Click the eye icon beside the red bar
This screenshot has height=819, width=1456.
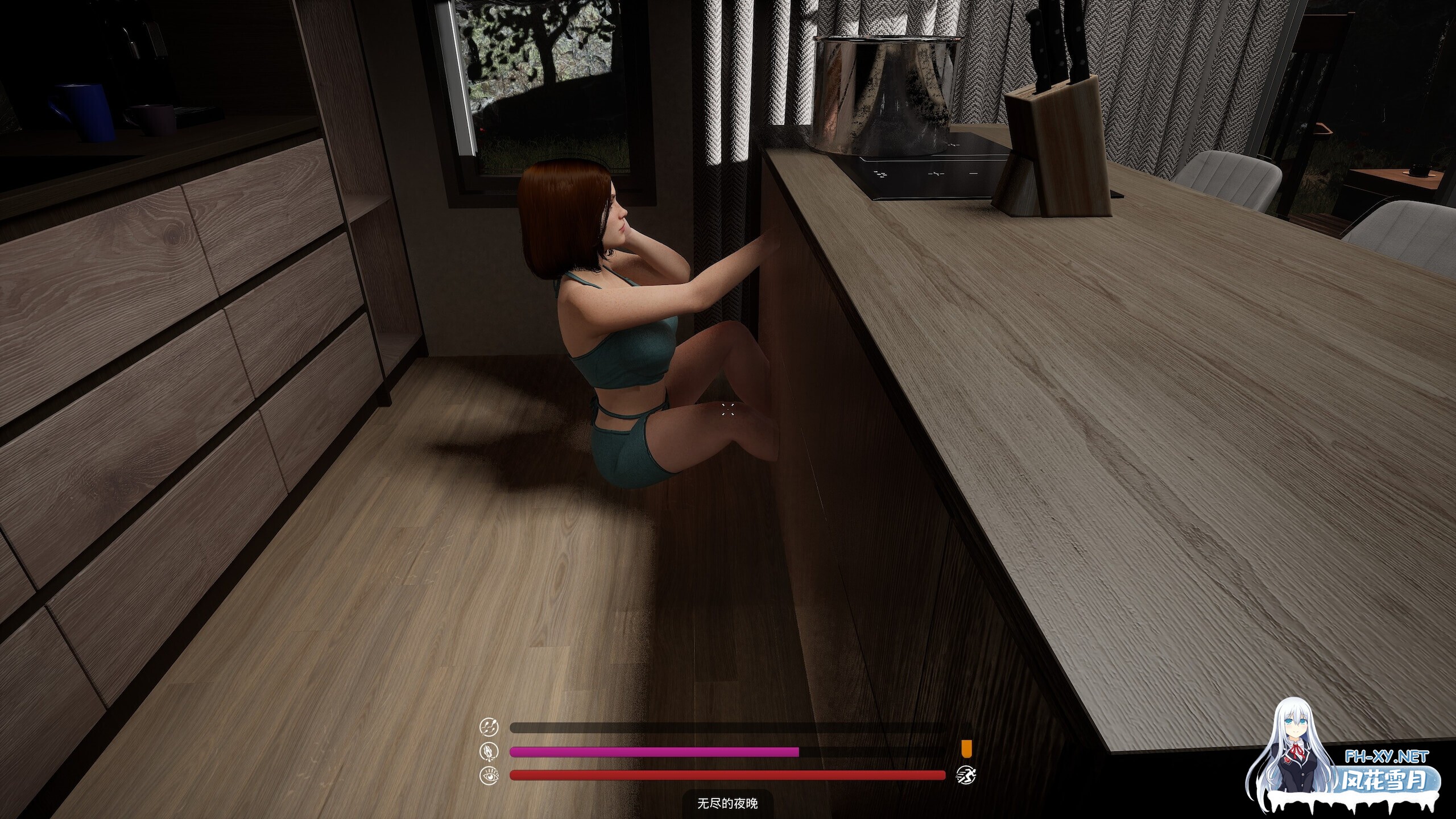pyautogui.click(x=489, y=775)
